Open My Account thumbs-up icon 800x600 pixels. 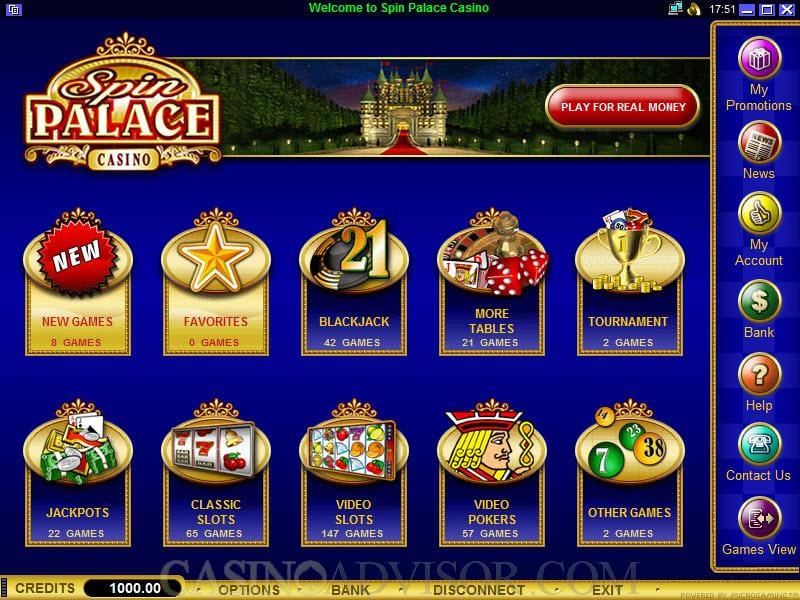[759, 213]
